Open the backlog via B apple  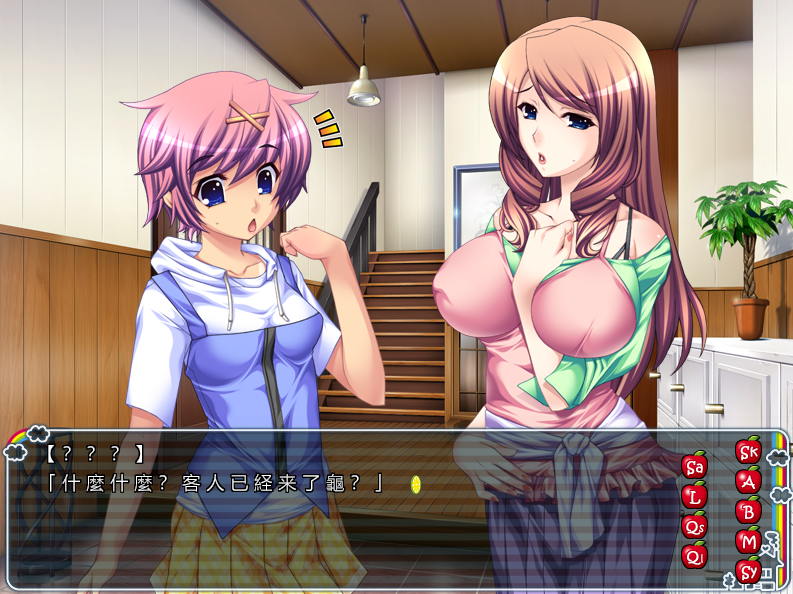[748, 511]
